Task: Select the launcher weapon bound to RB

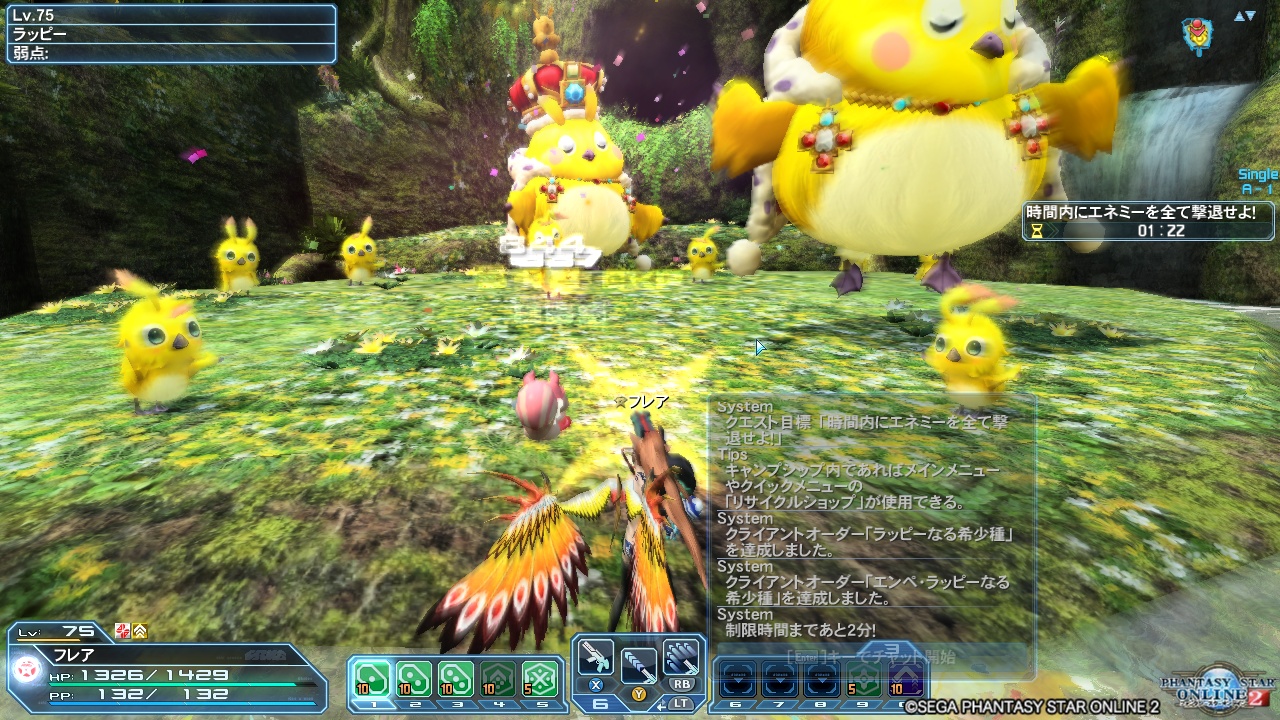Action: coord(681,658)
